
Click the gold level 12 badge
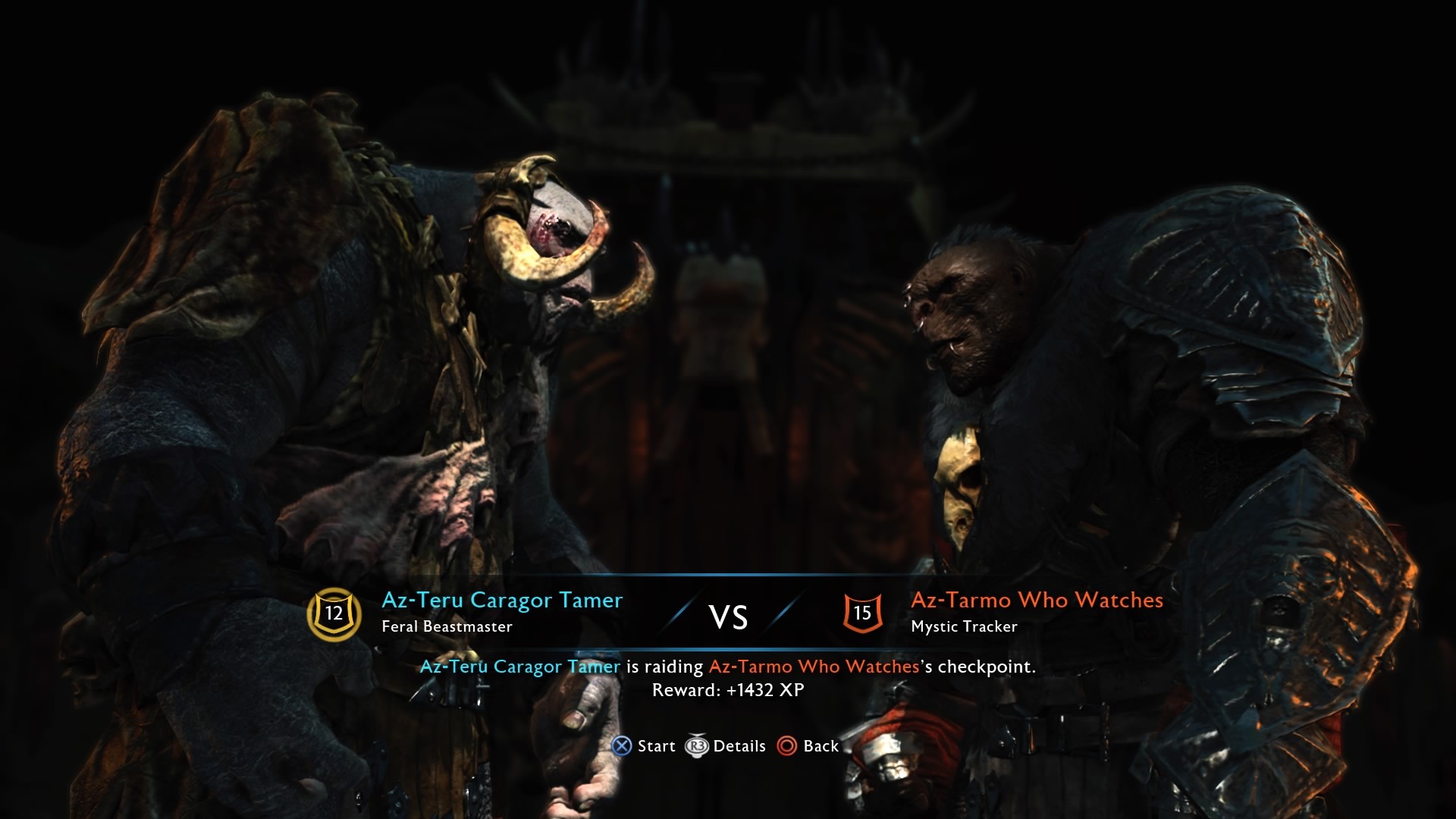[x=334, y=613]
